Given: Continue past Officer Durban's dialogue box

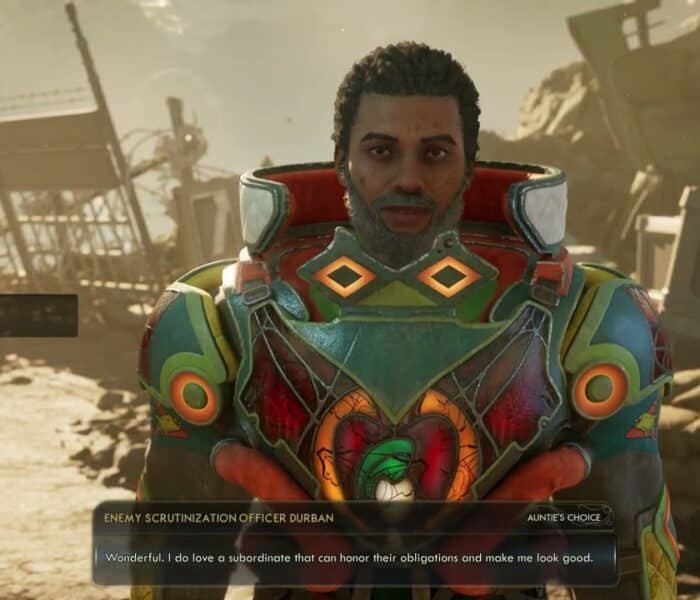Looking at the screenshot, I should pos(354,556).
